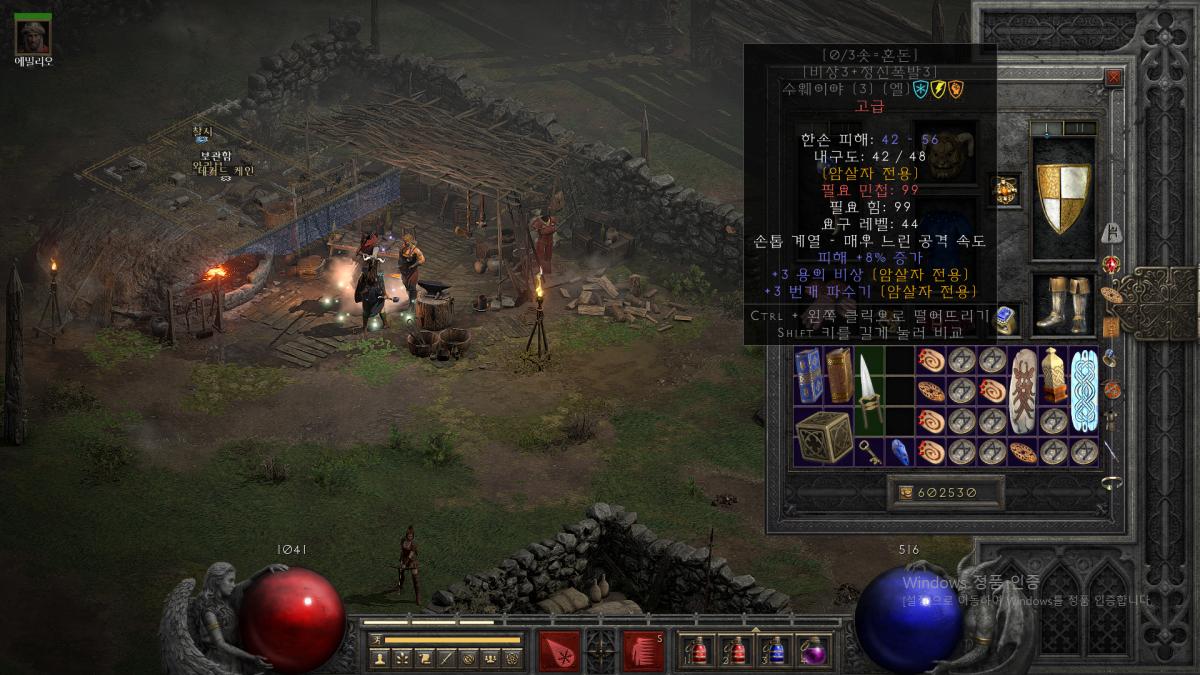The image size is (1200, 675).
Task: Pick up the dagger in inventory
Action: coord(869,391)
